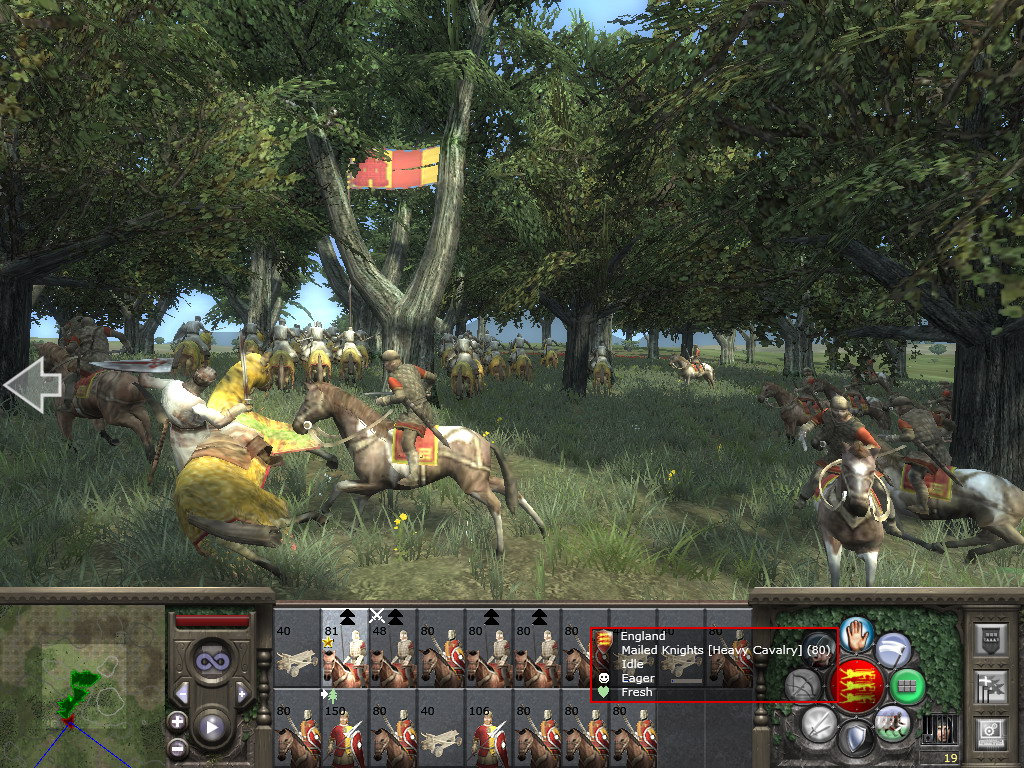Toggle run mode with the galloping horse icon

(x=891, y=722)
